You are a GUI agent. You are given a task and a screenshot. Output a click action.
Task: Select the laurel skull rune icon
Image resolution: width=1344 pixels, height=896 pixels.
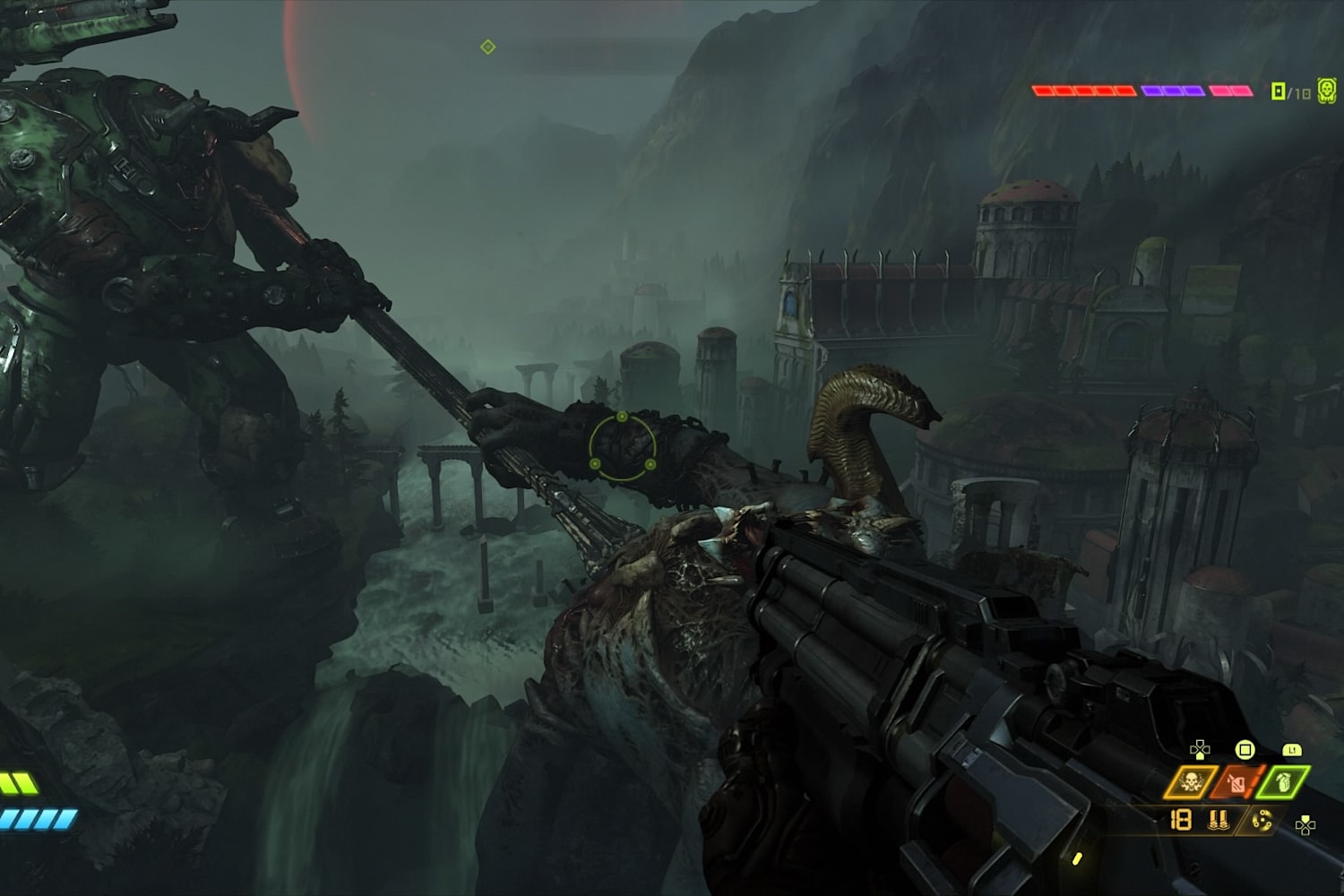1190,781
